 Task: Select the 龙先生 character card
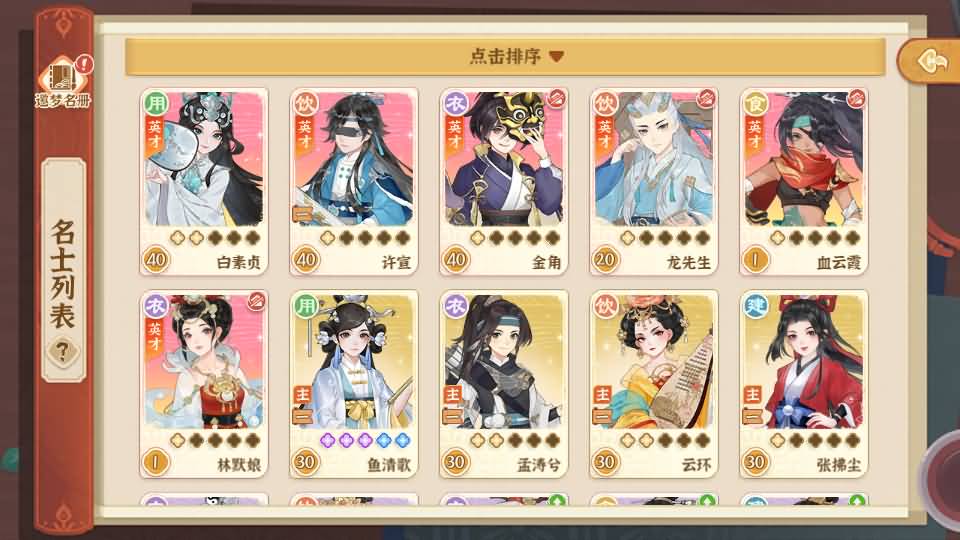tap(654, 180)
